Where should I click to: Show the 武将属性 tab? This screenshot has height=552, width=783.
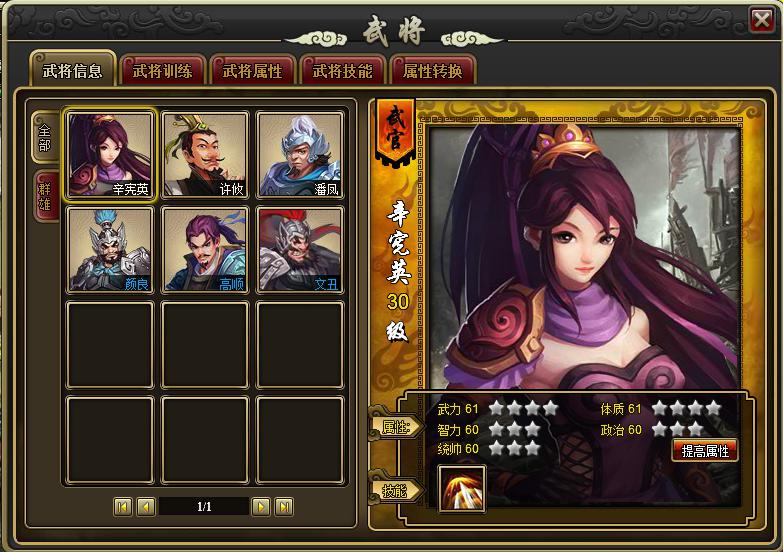[x=252, y=70]
